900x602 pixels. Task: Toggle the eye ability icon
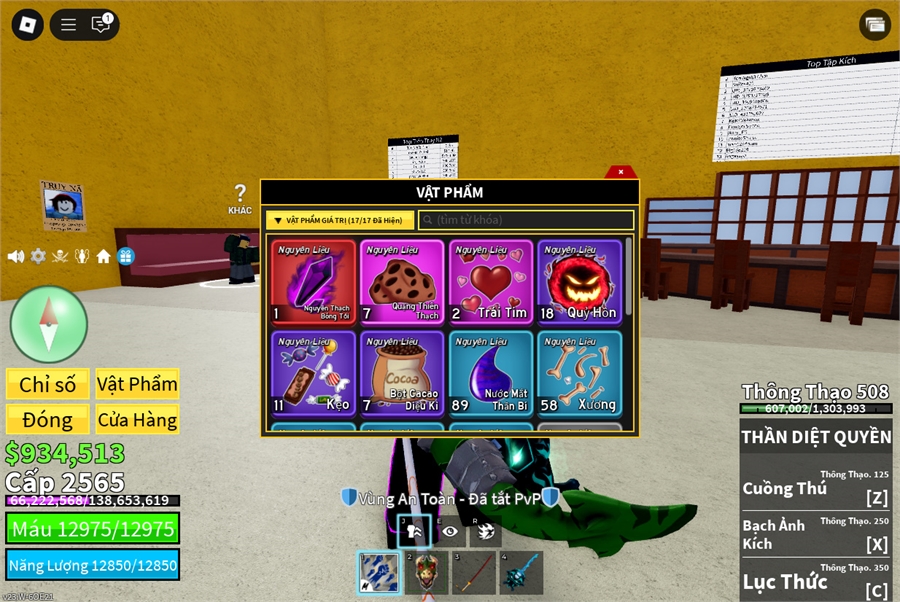tap(450, 532)
